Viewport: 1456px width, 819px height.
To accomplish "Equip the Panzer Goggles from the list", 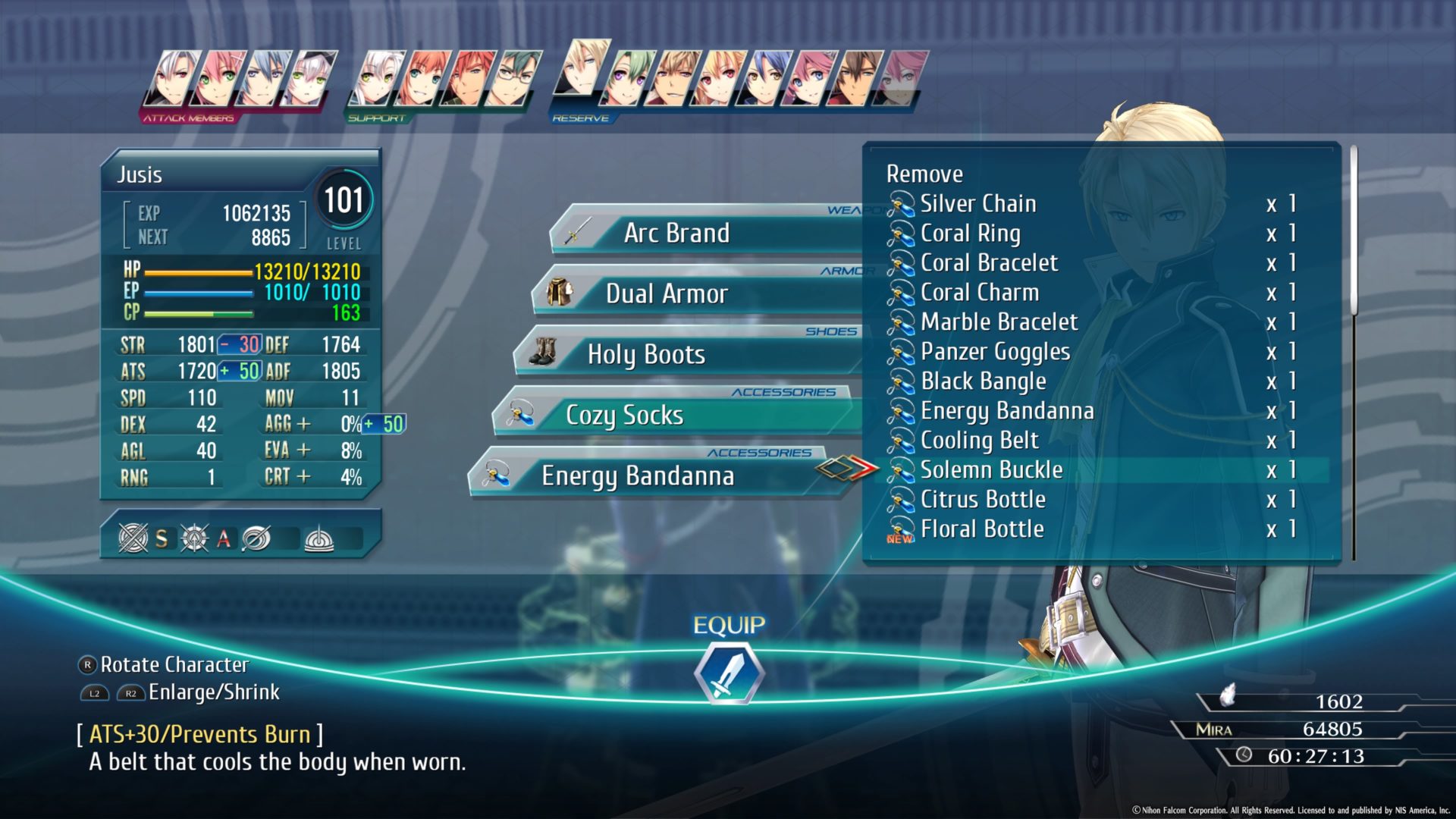I will point(993,351).
